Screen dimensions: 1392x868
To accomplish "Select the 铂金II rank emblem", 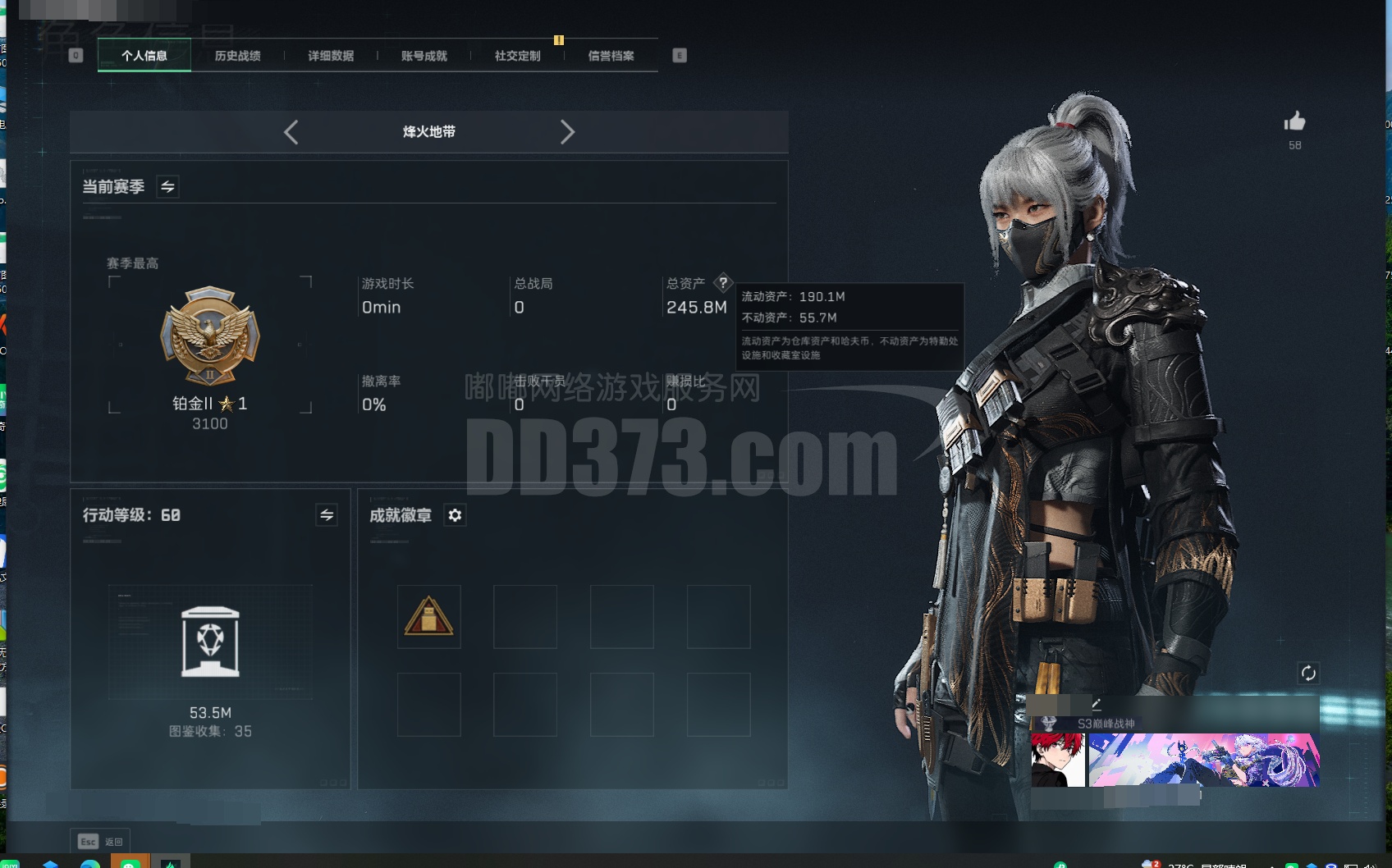I will tap(210, 336).
